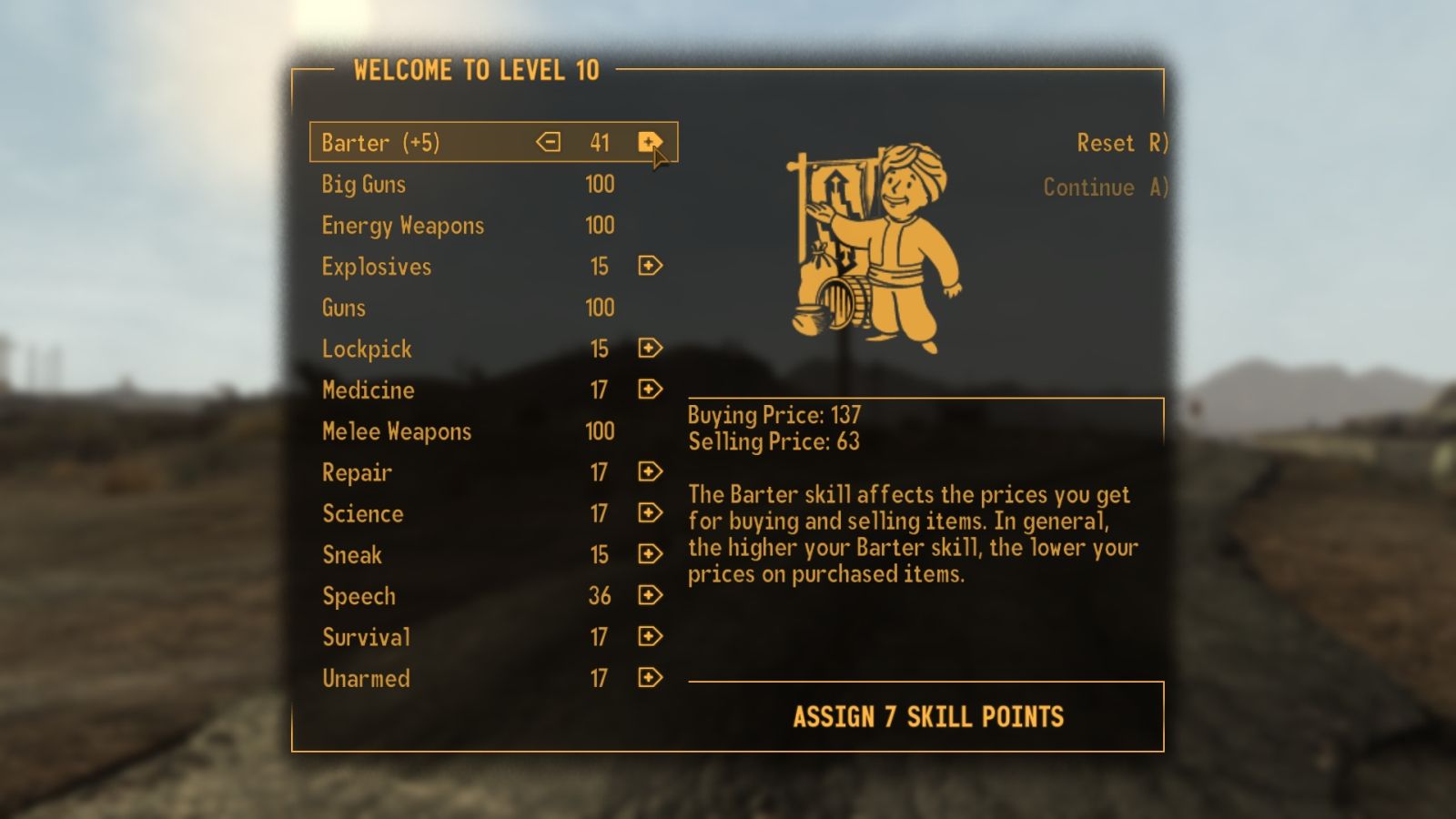Screen dimensions: 1456x819
Task: Select the Melee Weapons entry
Action: pyautogui.click(x=396, y=430)
